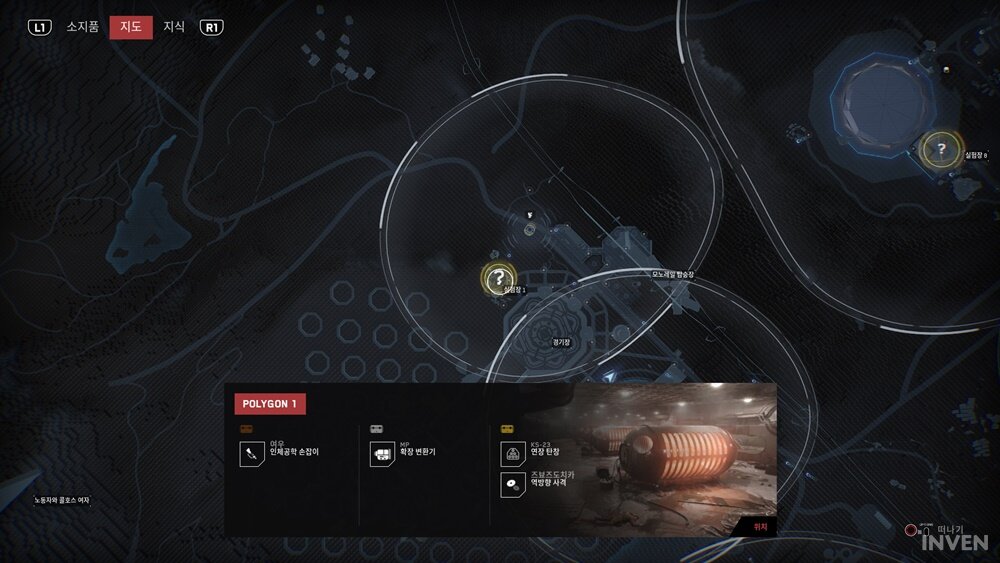Open the 지식 knowledge tab
1000x563 pixels.
174,27
